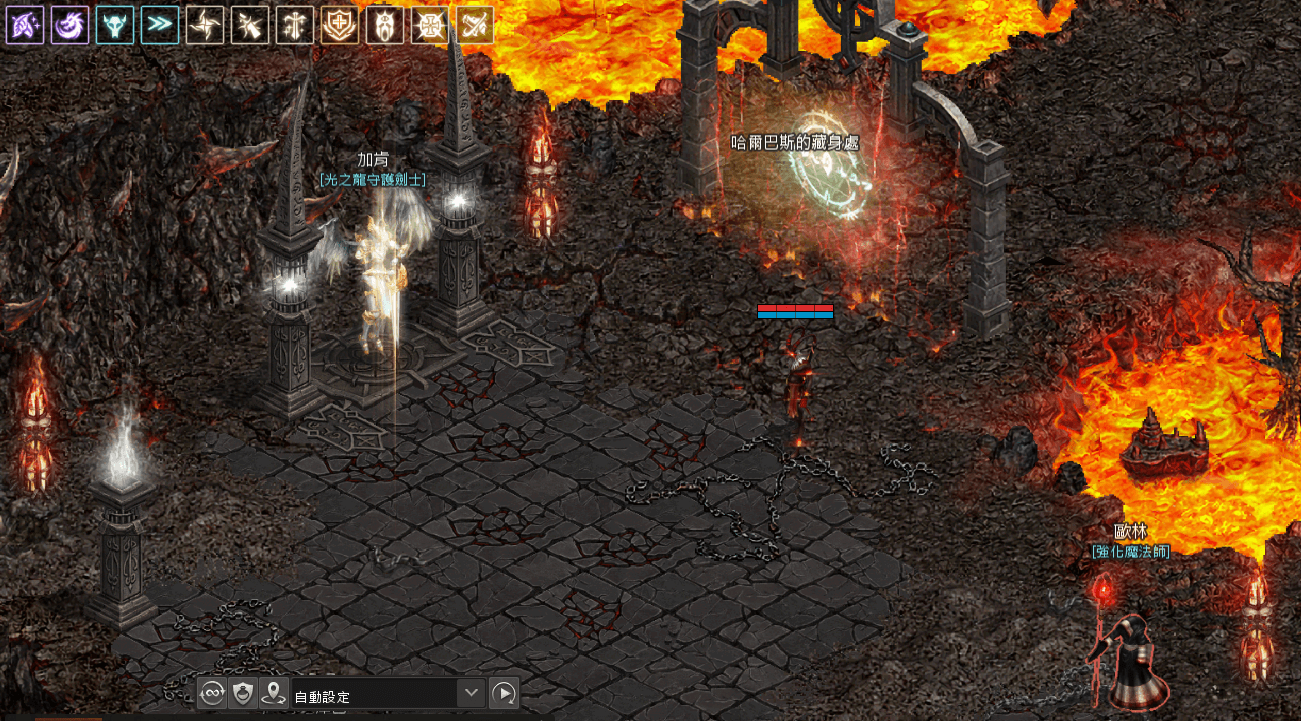Select the purple dragon head buff icon
This screenshot has width=1301, height=721.
70,25
